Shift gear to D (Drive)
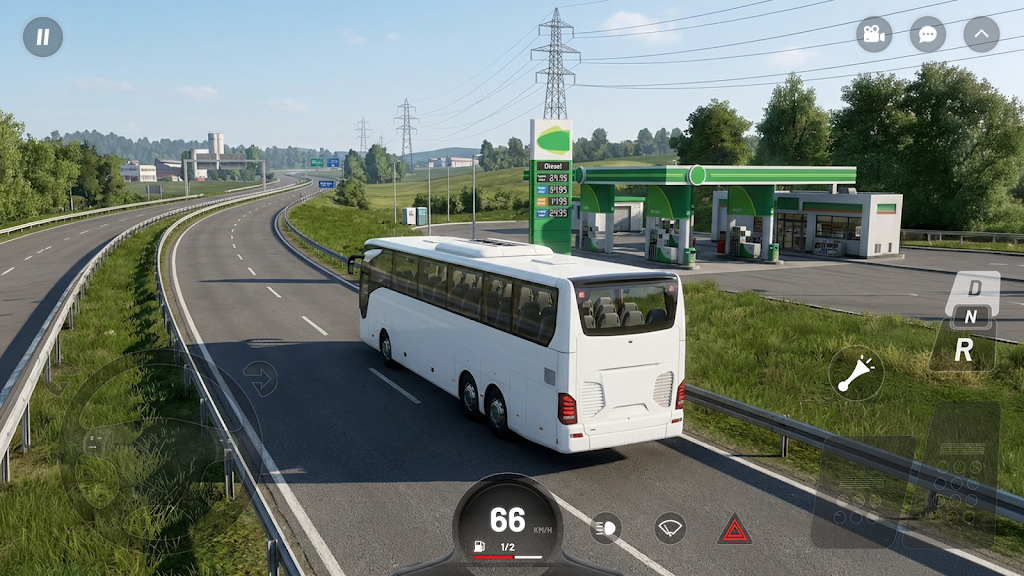Viewport: 1024px width, 576px height. click(x=974, y=288)
